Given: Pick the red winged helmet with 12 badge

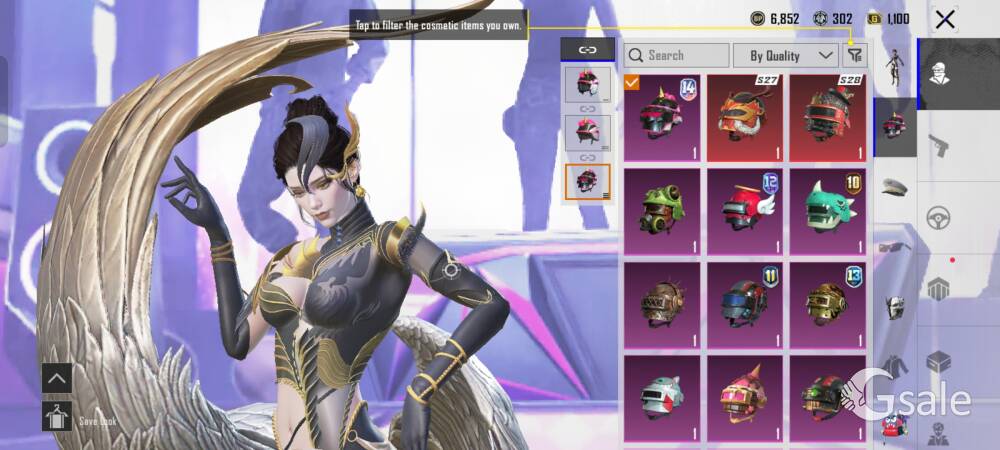Looking at the screenshot, I should click(x=745, y=211).
